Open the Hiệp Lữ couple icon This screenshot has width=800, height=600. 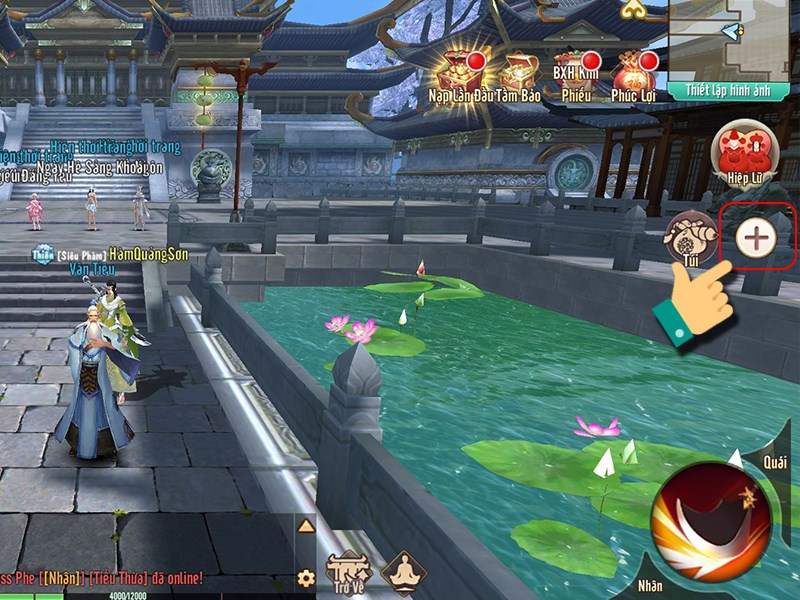(x=743, y=152)
